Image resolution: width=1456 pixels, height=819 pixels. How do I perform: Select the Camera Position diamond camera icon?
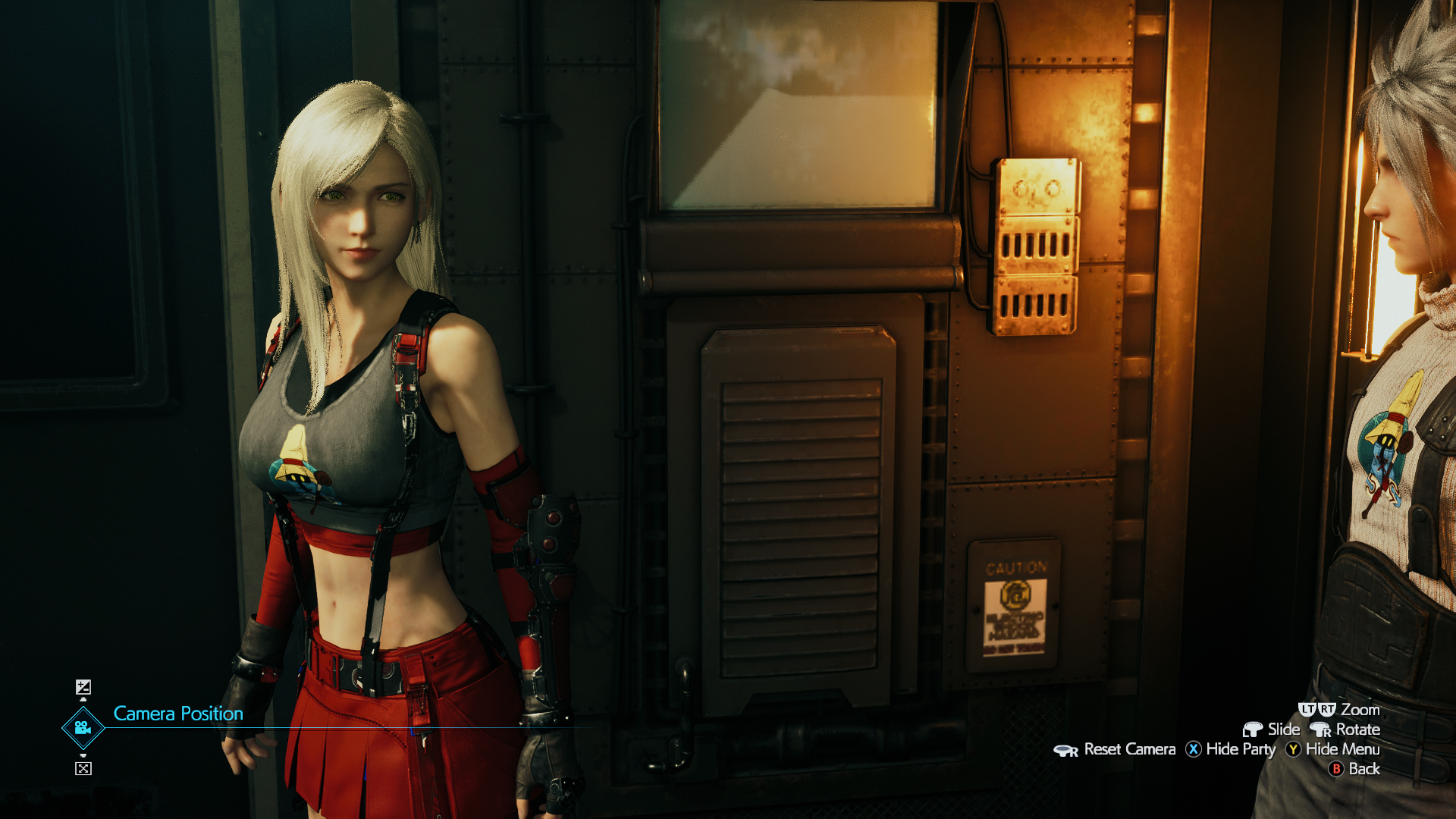[x=83, y=728]
